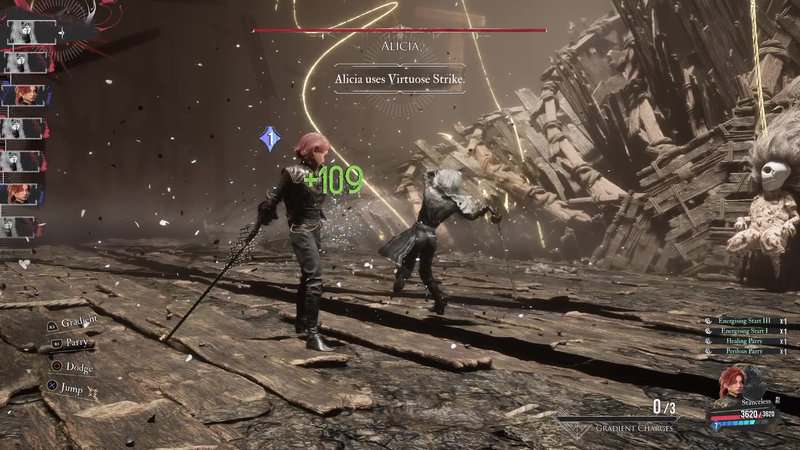Image resolution: width=800 pixels, height=450 pixels.
Task: Click the active-turn portrait in the turn order
Action: pyautogui.click(x=26, y=32)
